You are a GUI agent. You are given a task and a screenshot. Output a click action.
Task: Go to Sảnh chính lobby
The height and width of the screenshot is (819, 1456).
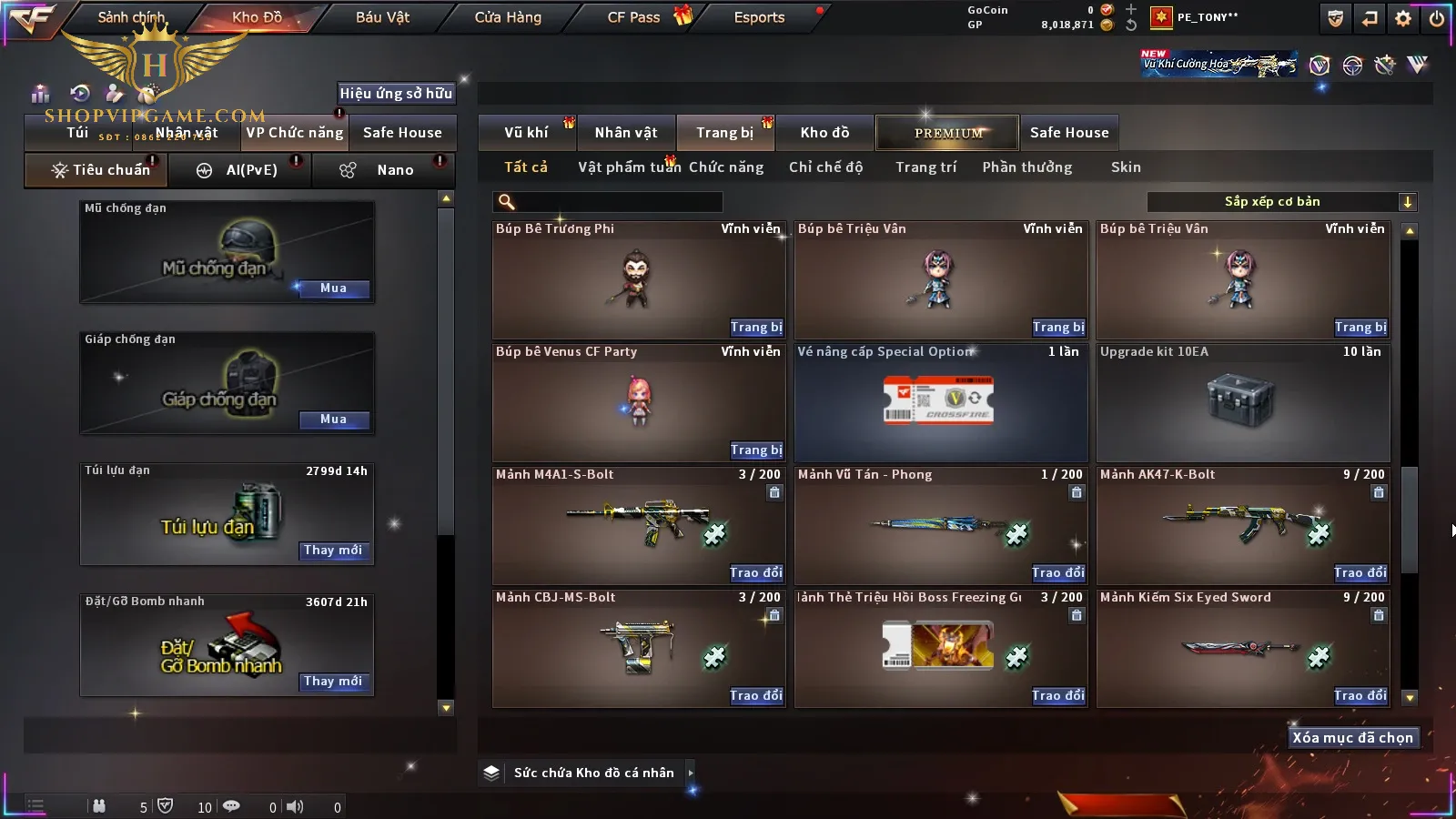132,17
